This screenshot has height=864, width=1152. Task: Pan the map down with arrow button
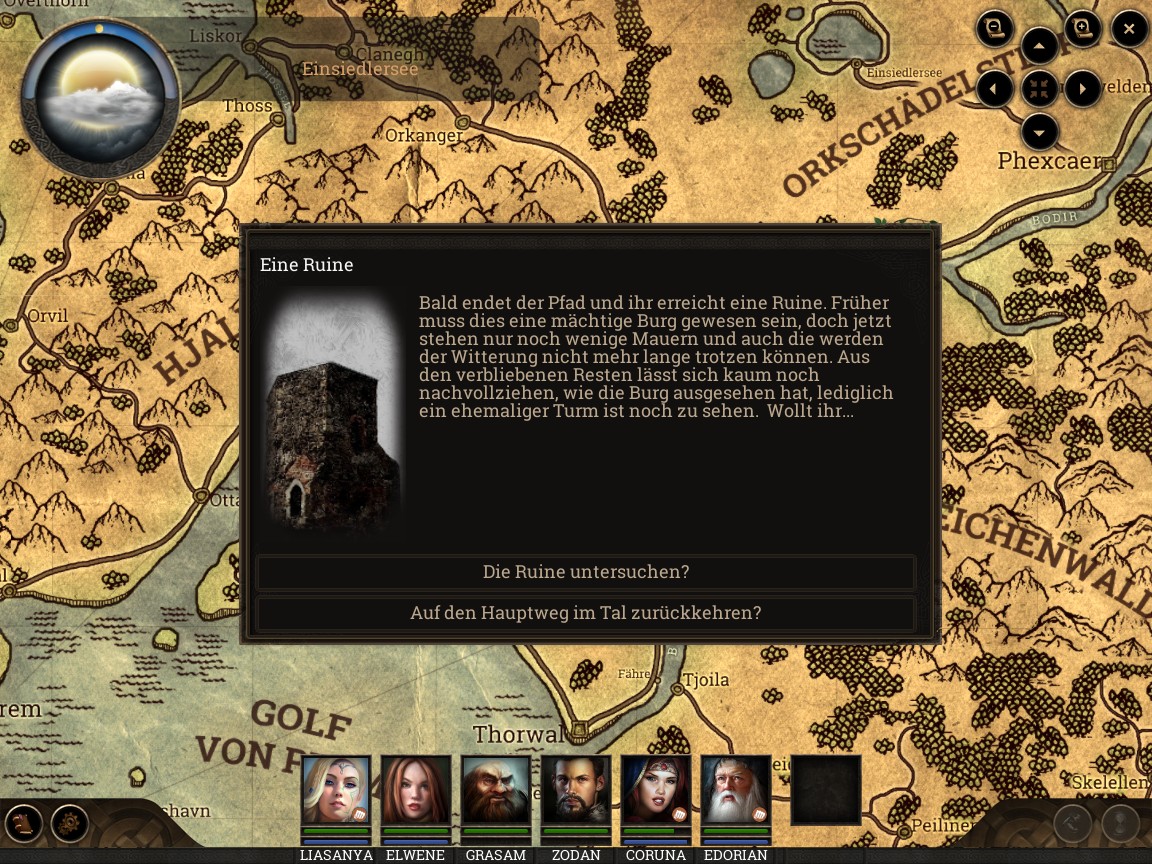(1040, 132)
